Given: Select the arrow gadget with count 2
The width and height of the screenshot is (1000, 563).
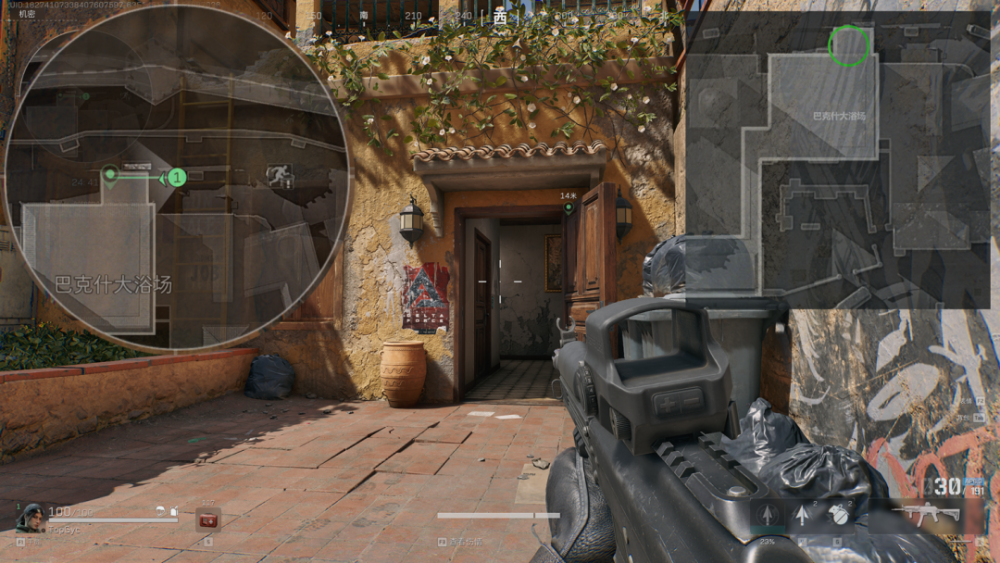Looking at the screenshot, I should point(802,516).
